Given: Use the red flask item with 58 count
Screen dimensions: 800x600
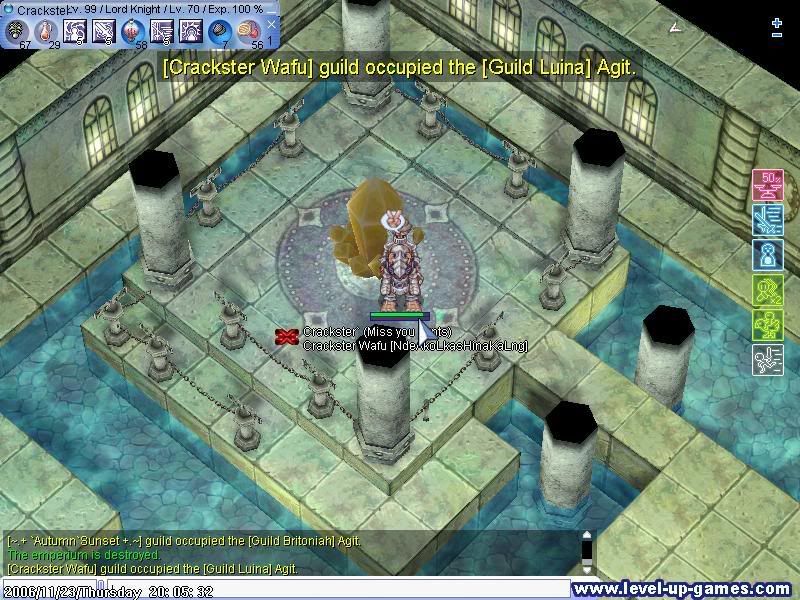Looking at the screenshot, I should coord(133,31).
